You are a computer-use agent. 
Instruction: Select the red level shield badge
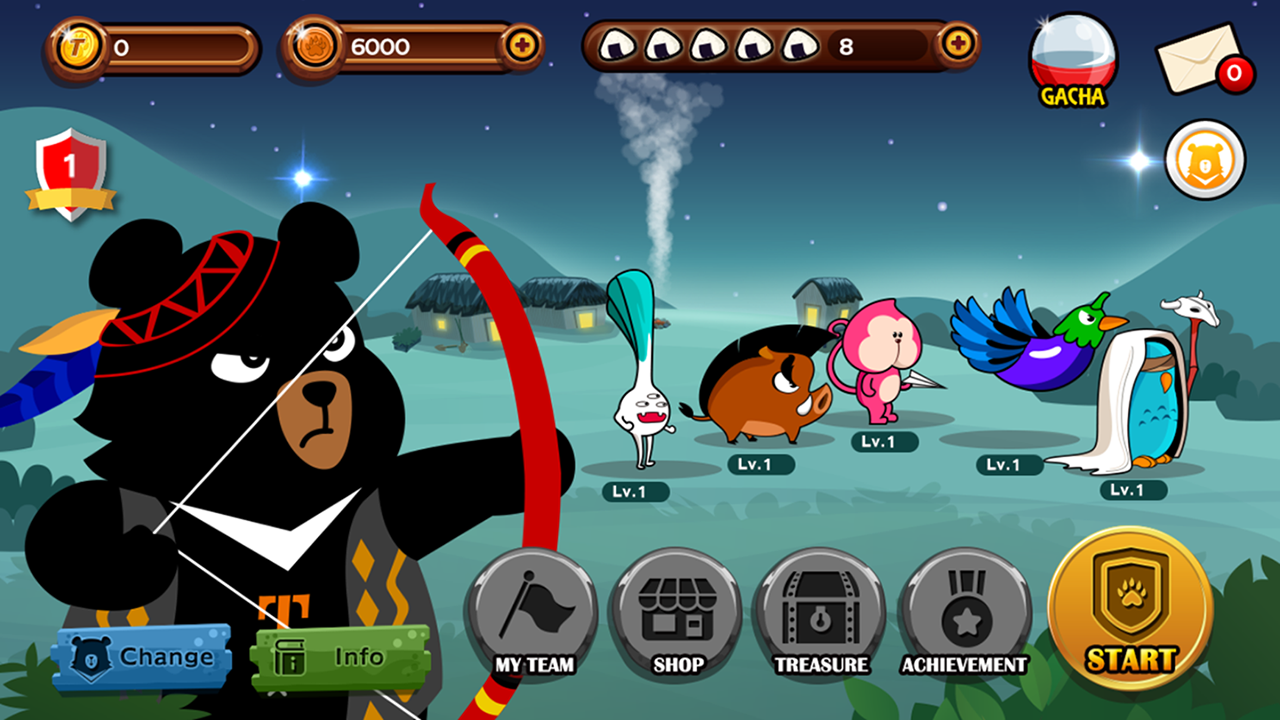pyautogui.click(x=70, y=173)
